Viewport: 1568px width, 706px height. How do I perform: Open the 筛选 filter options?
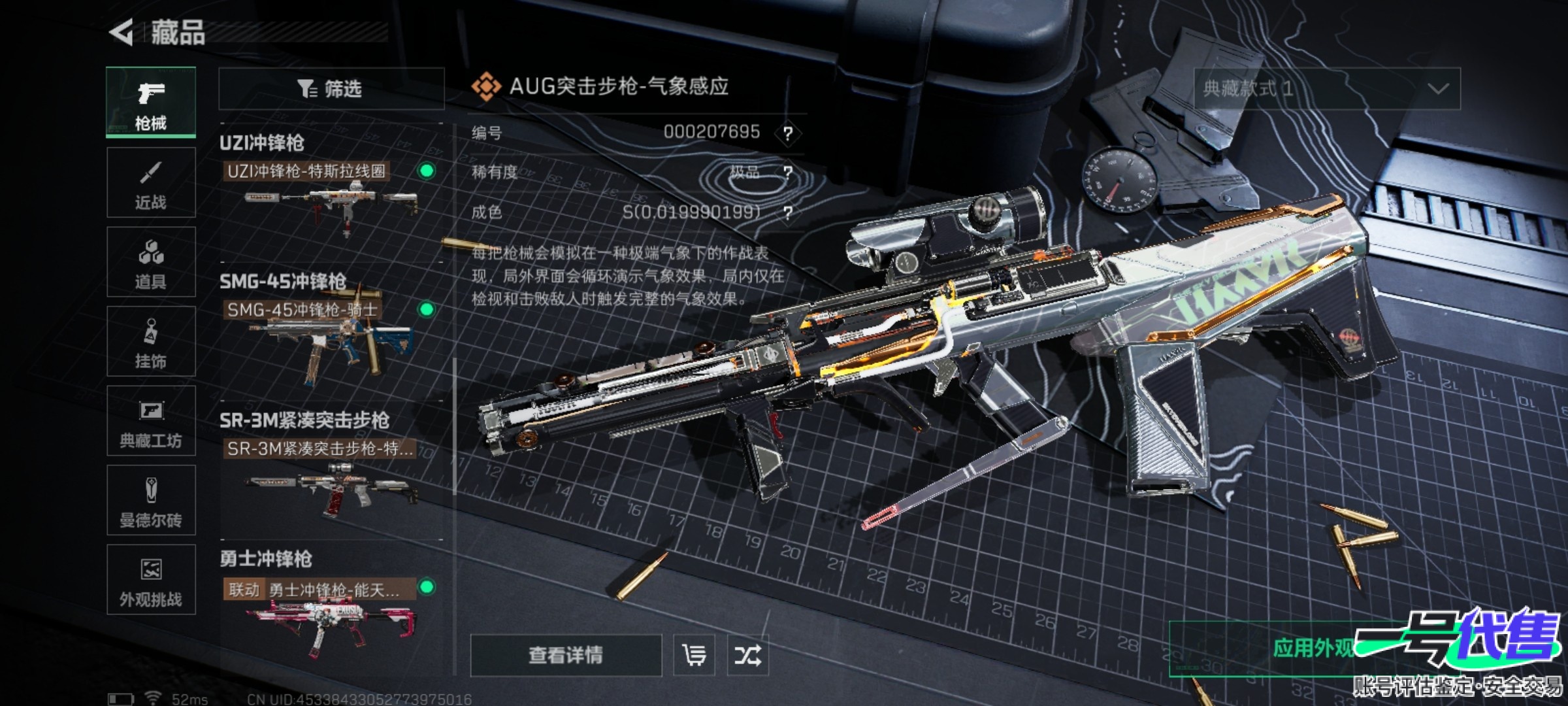(x=331, y=88)
